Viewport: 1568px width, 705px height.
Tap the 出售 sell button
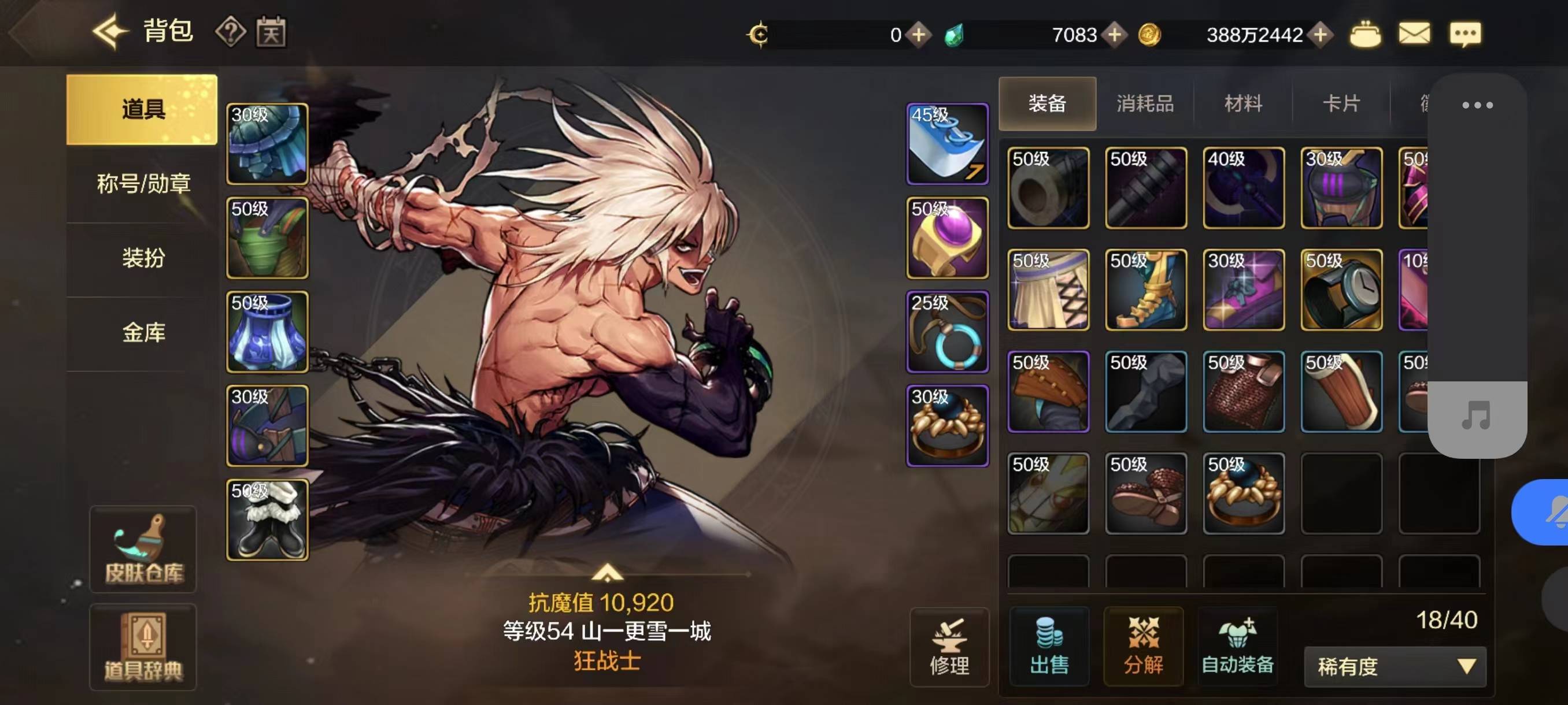pos(1049,647)
